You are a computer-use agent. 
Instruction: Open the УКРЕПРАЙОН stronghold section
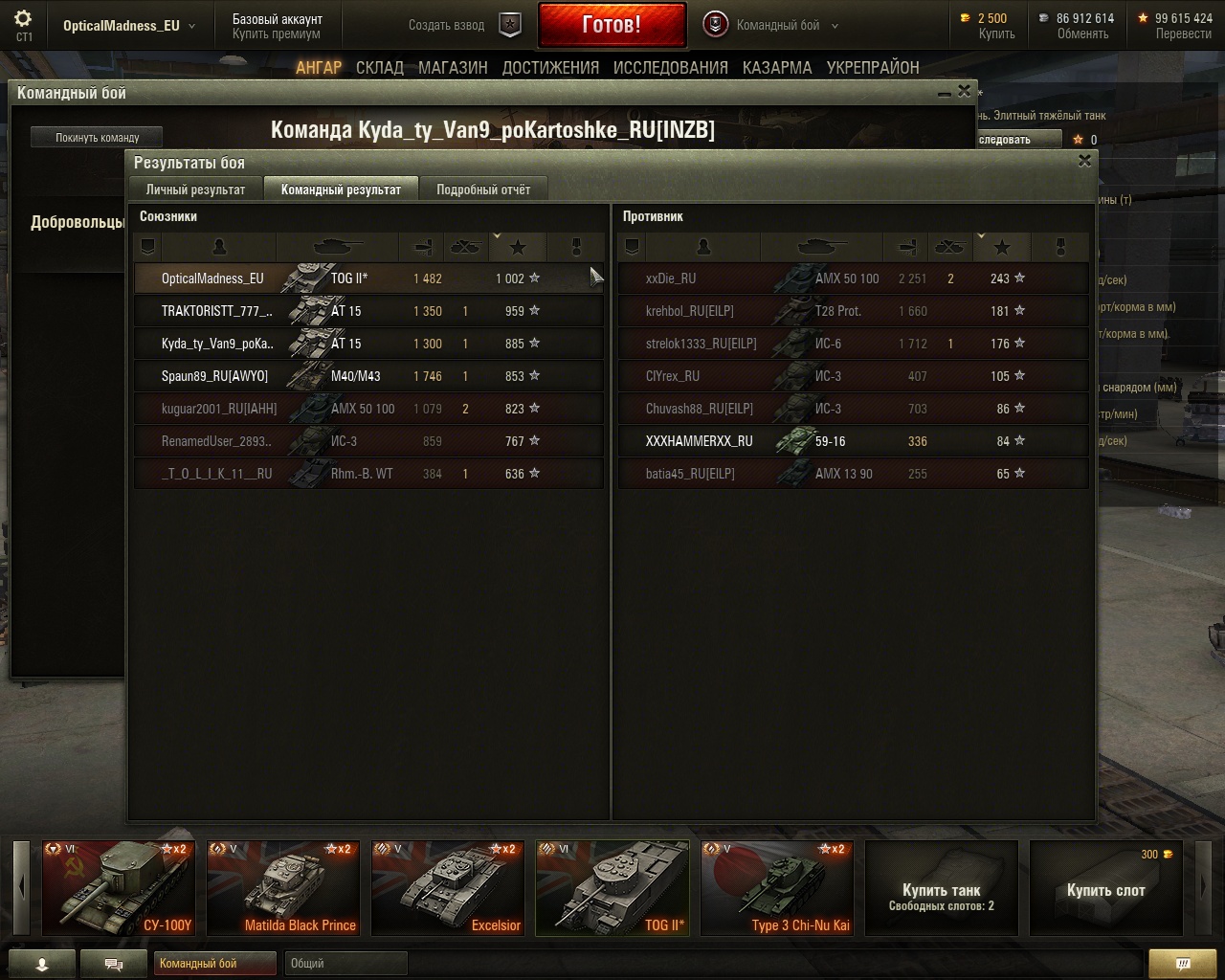click(873, 68)
